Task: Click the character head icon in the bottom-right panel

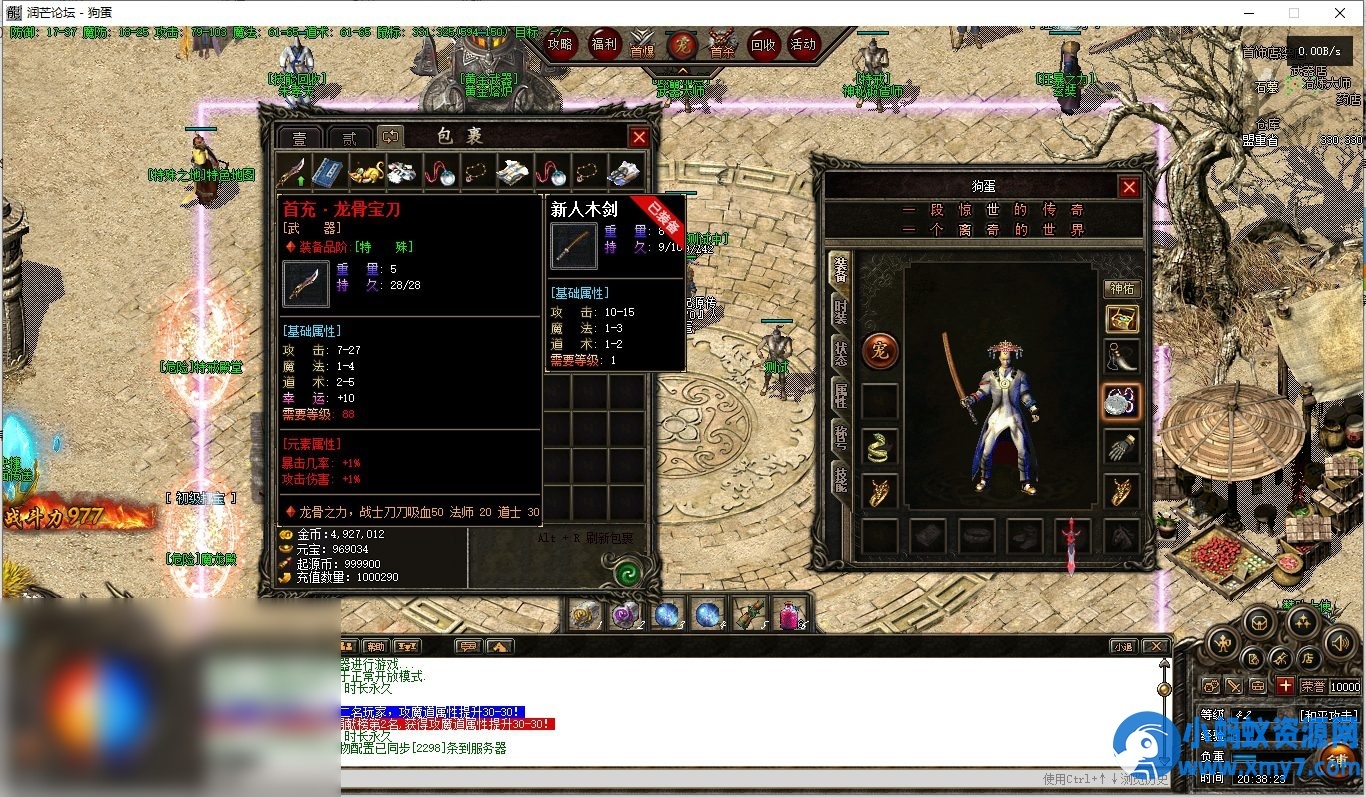Action: [1212, 686]
